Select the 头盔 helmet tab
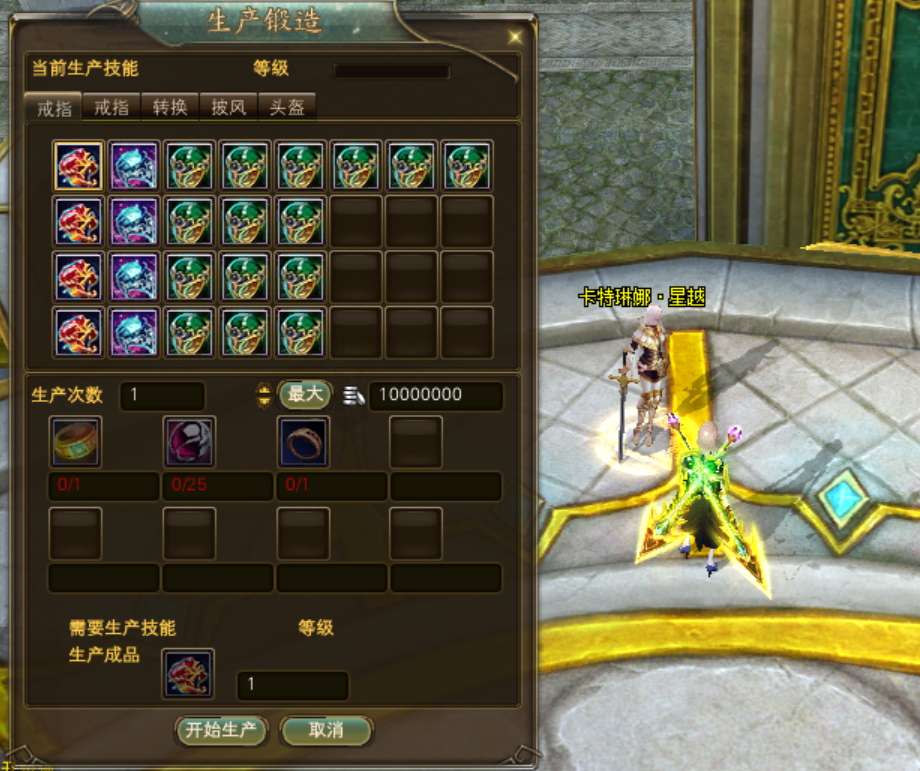The height and width of the screenshot is (771, 920). [287, 107]
